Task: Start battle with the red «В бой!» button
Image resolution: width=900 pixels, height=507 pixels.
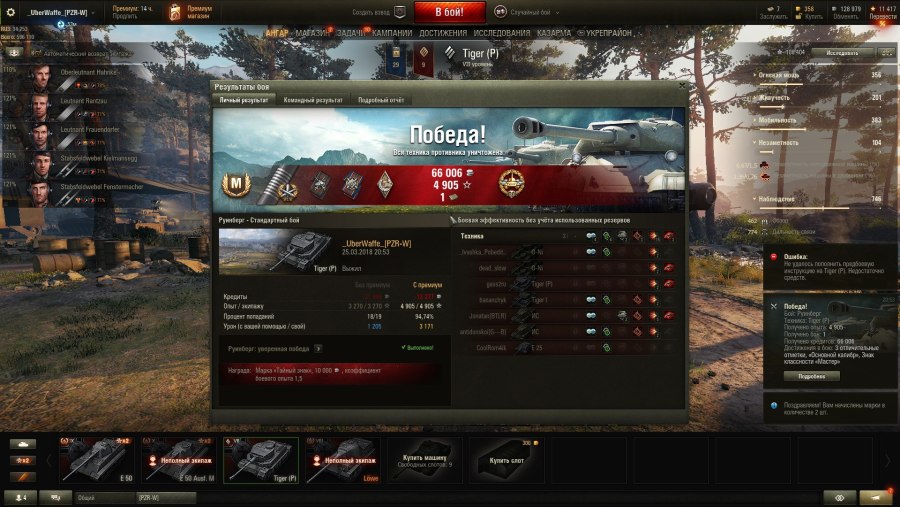Action: [449, 12]
